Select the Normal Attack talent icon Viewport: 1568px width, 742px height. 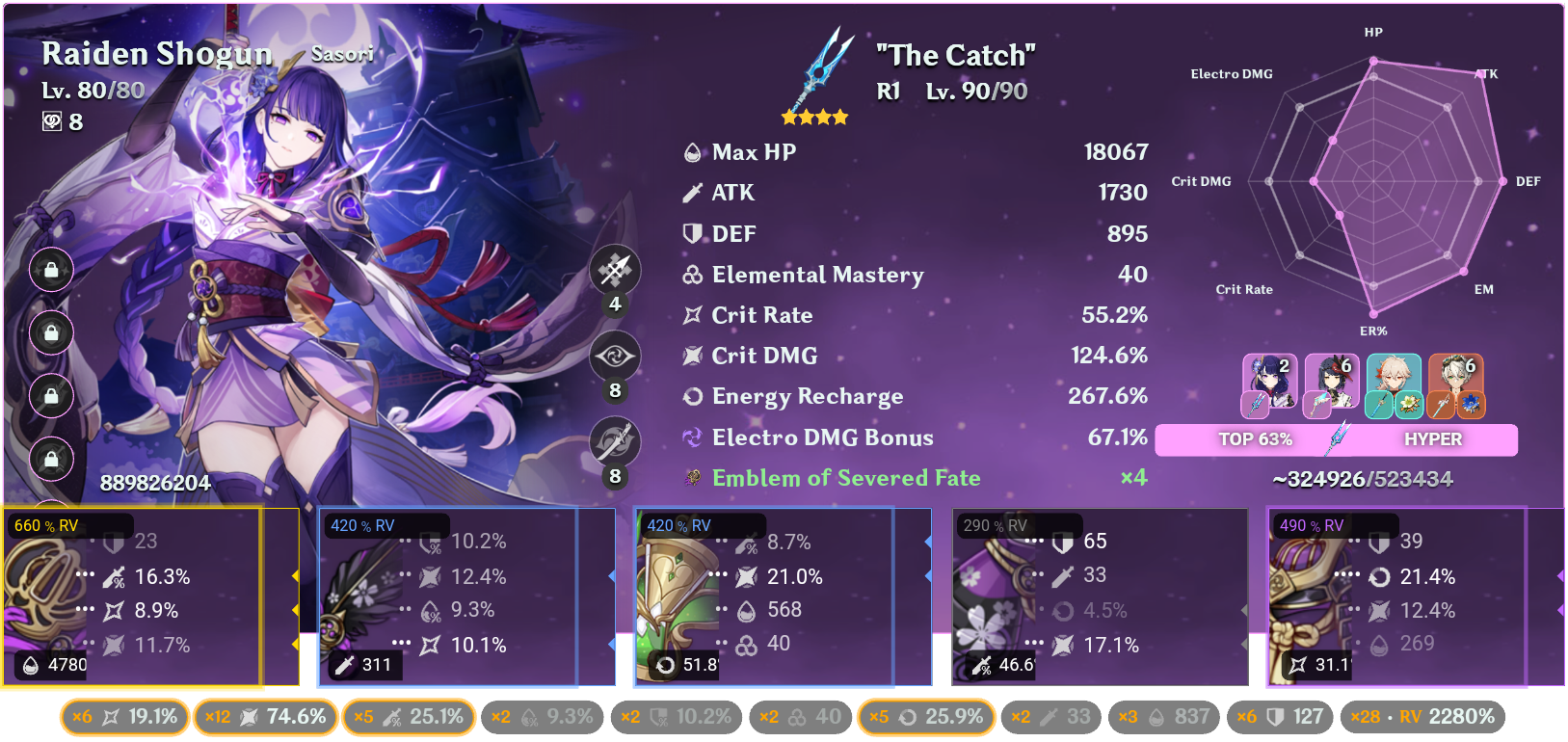[x=614, y=271]
